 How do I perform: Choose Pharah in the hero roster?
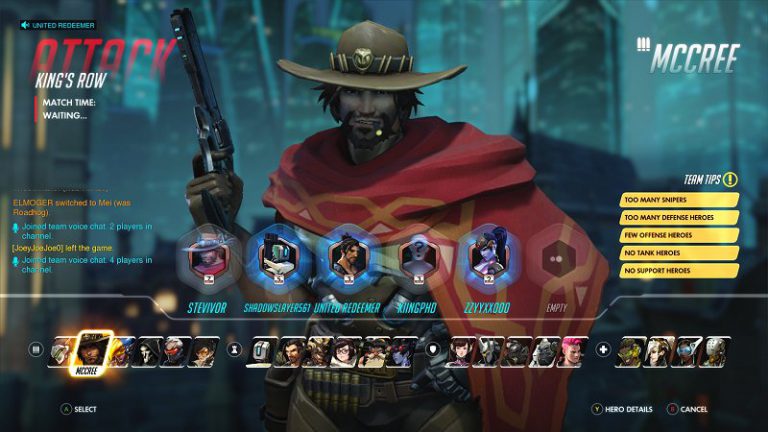click(123, 351)
